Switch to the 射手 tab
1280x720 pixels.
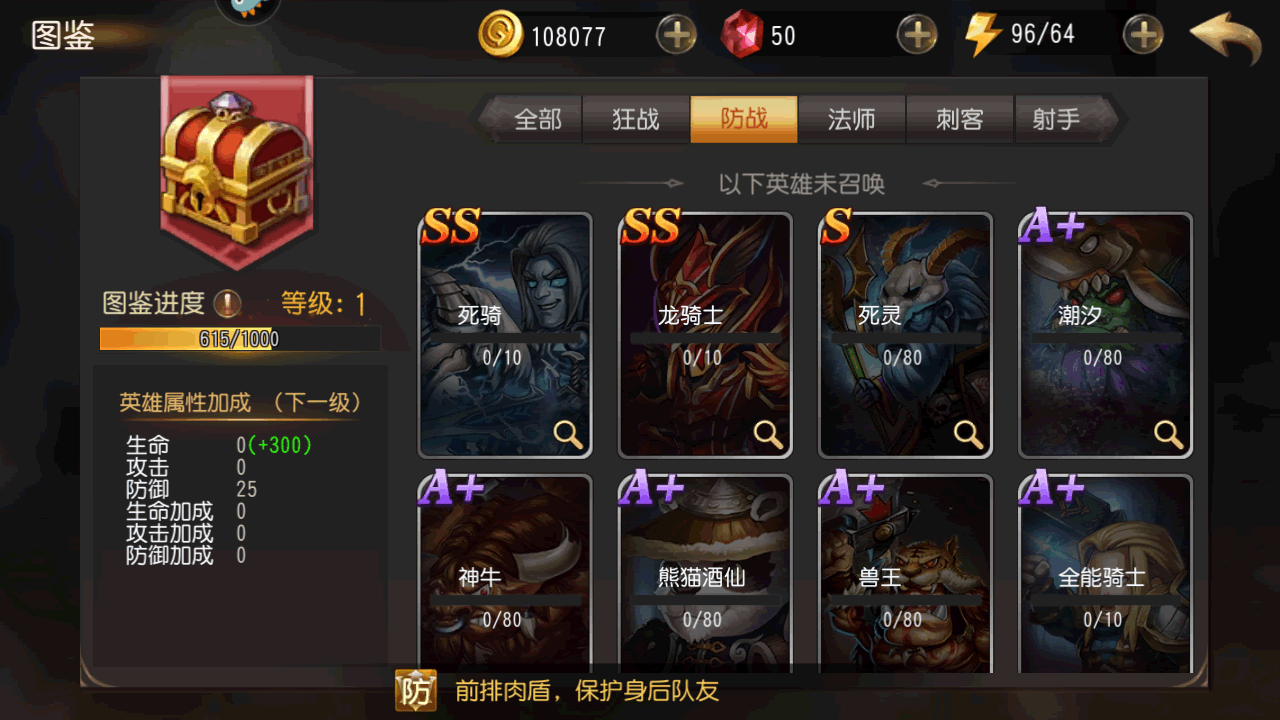pos(1058,120)
